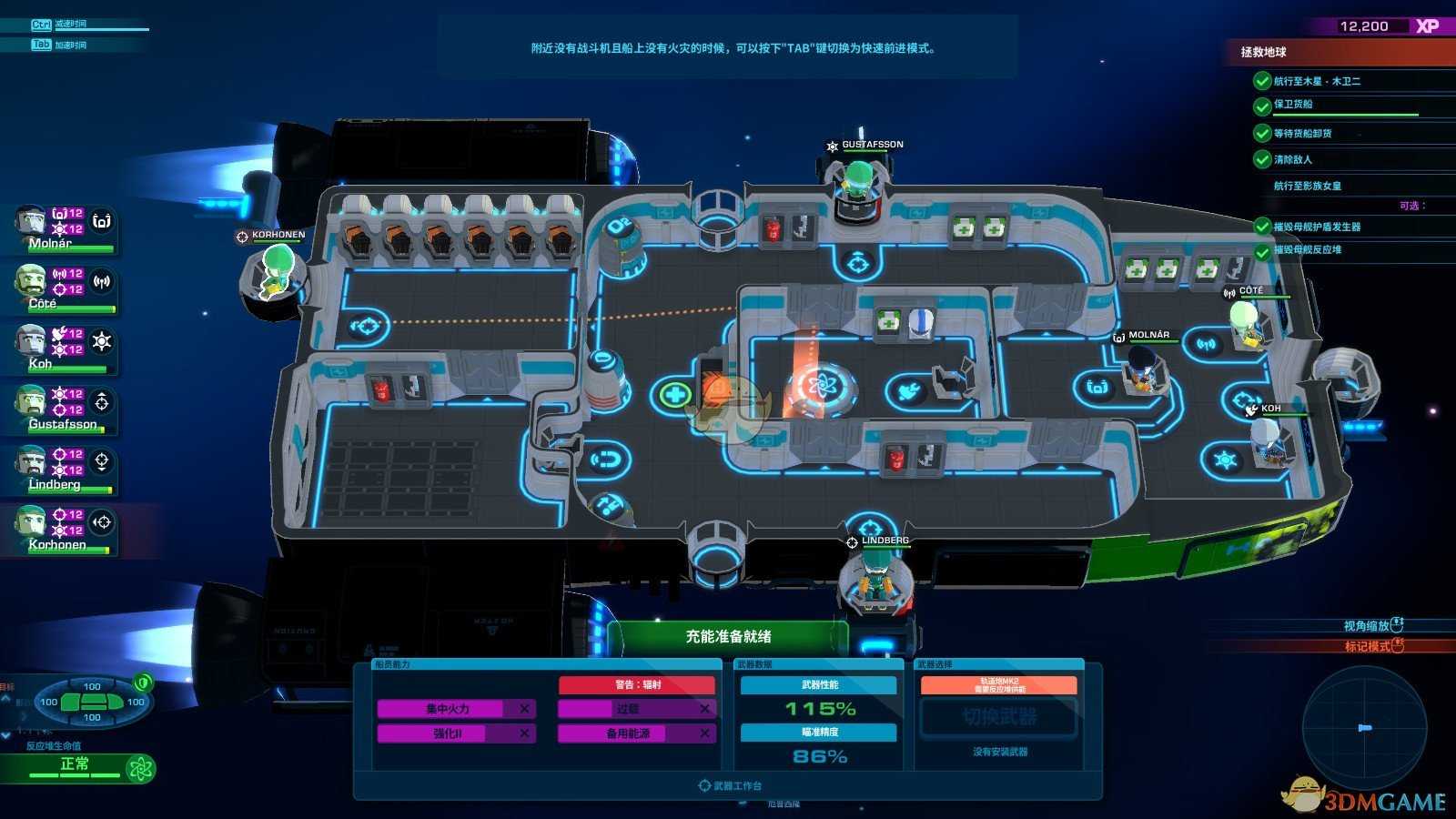1456x819 pixels.
Task: Open the 拯救地球 mission objectives header
Action: point(1263,53)
